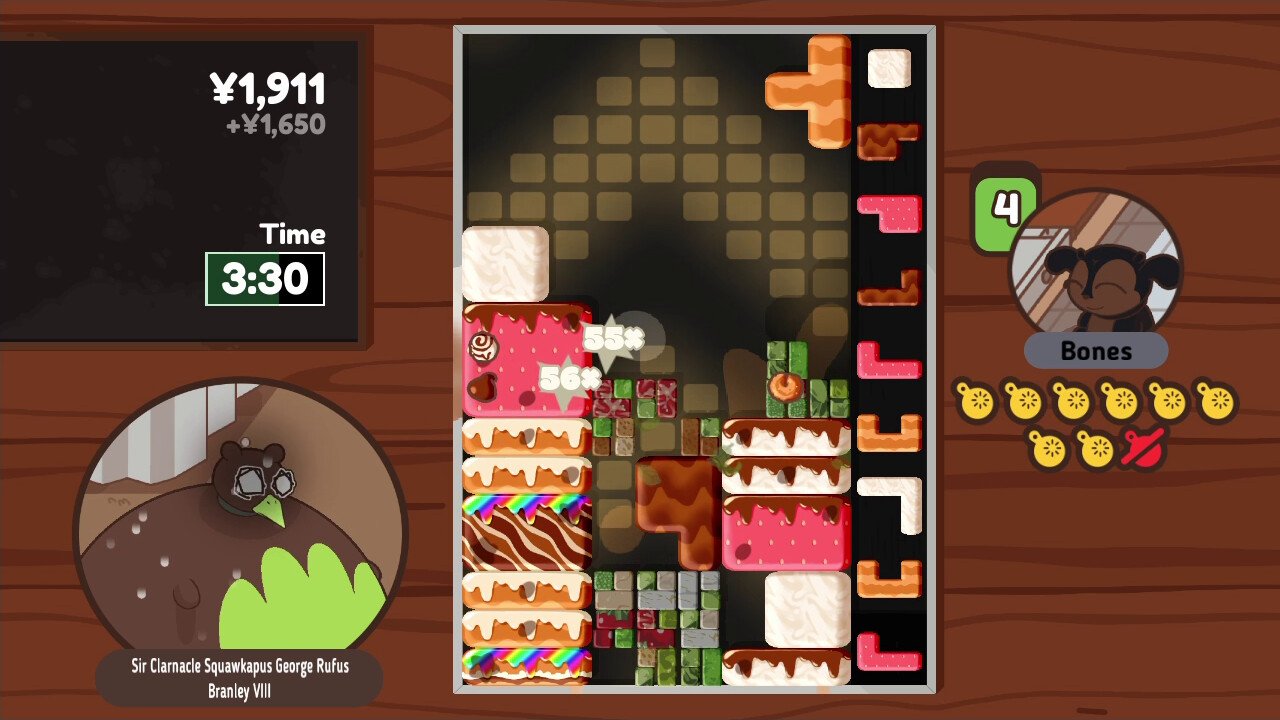The image size is (1280, 720).
Task: Click the 3:30 timer progress display
Action: [265, 280]
